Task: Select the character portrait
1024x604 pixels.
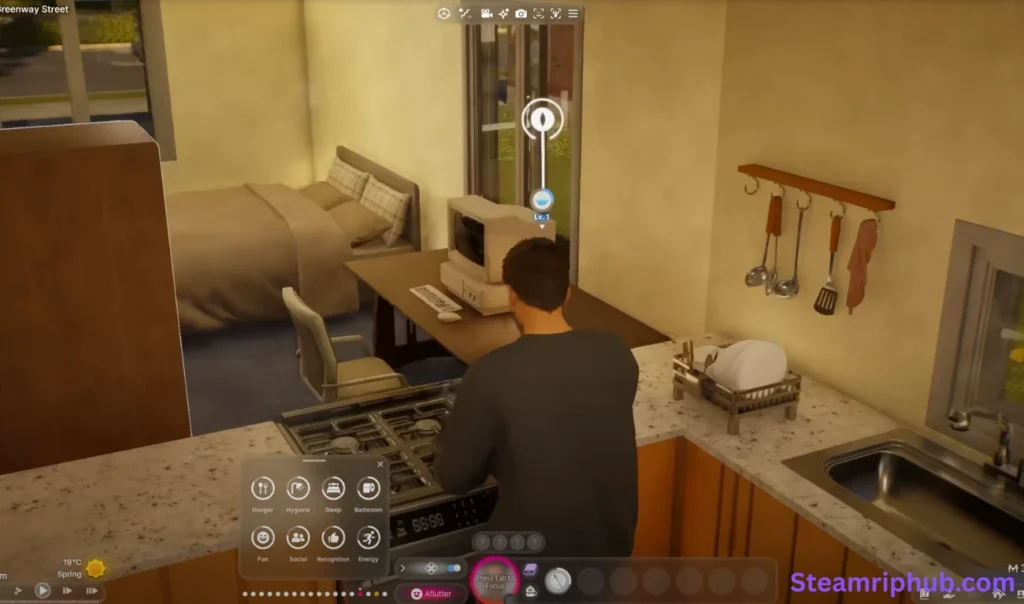Action: click(494, 579)
